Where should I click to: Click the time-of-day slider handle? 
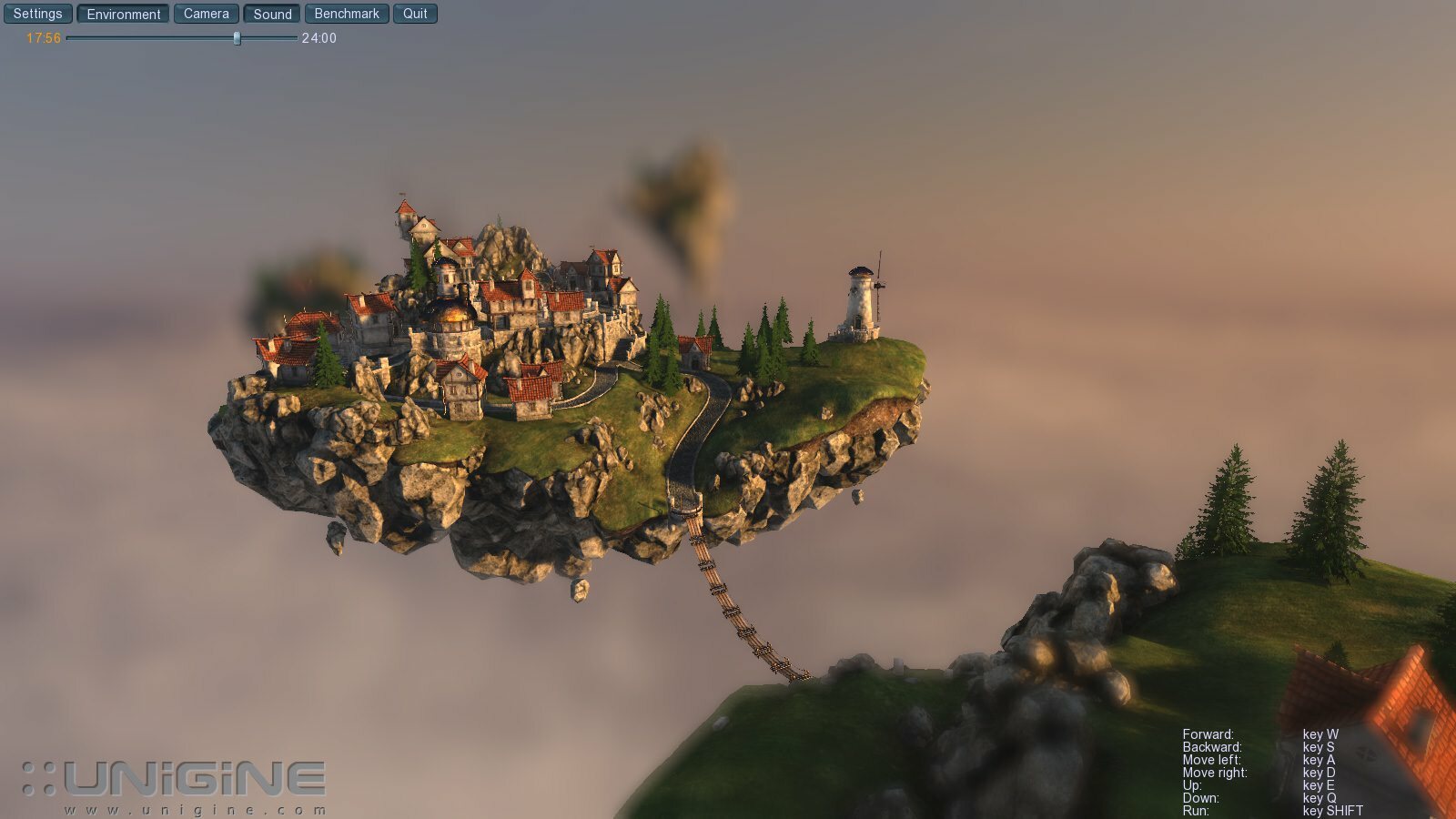[x=237, y=38]
